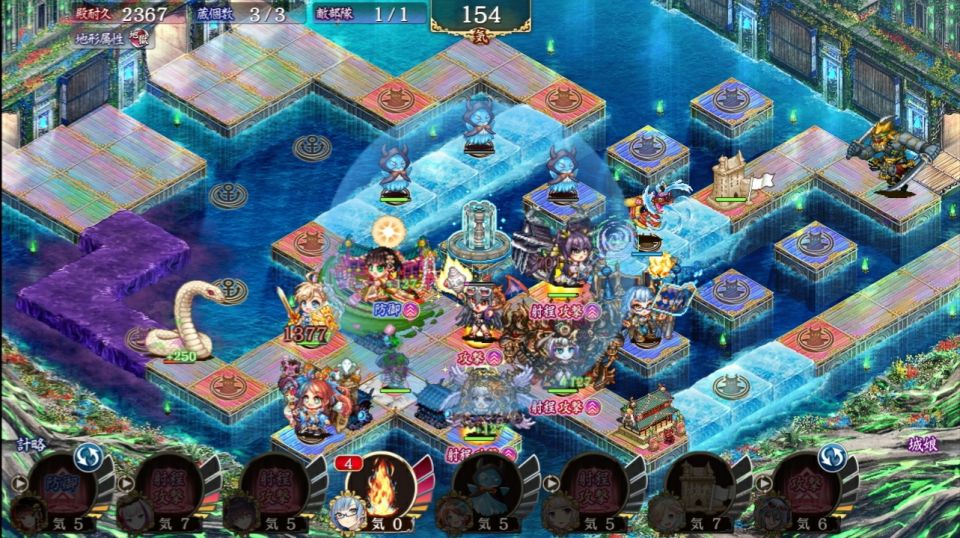Activate the flame stratagem costing 0
960x538 pixels.
click(380, 486)
